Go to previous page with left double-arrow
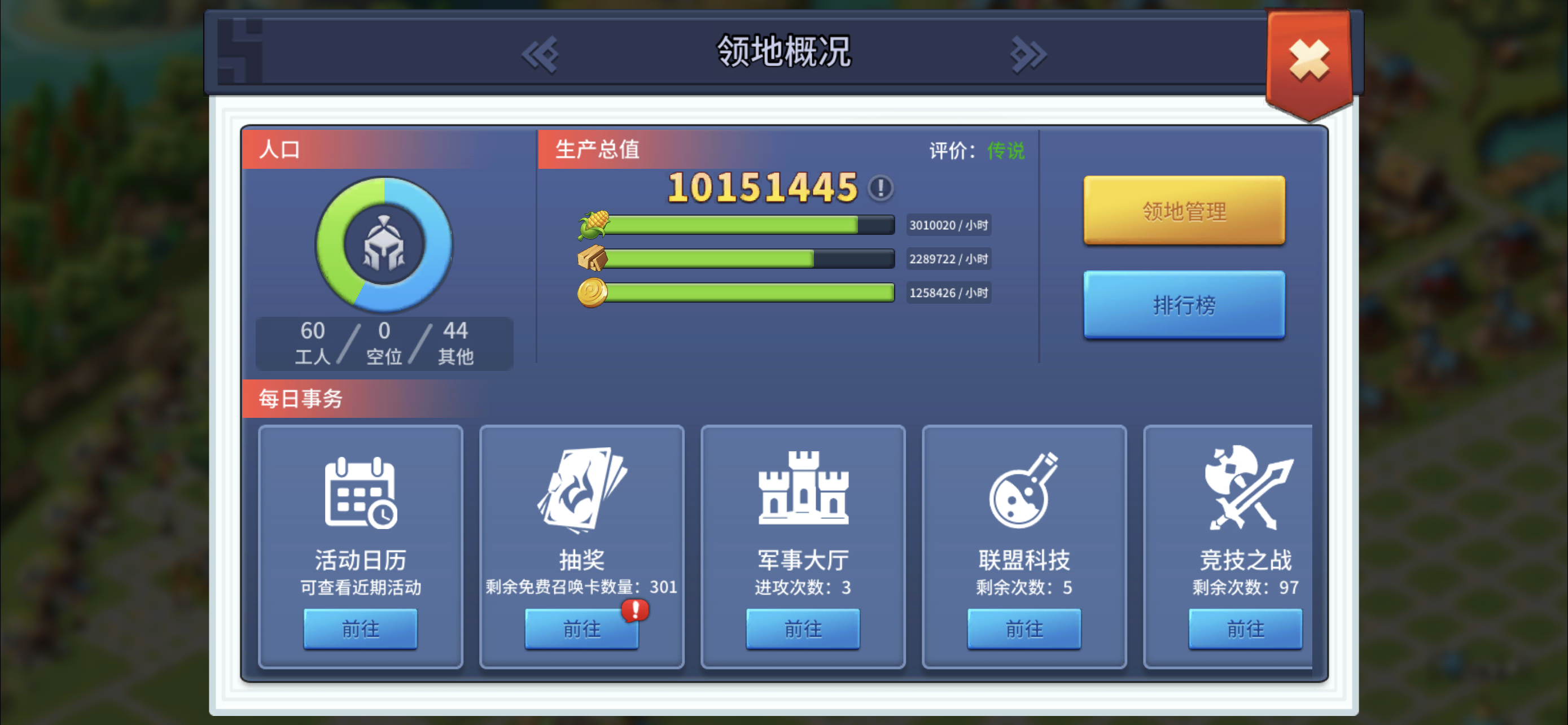Image resolution: width=1568 pixels, height=725 pixels. pyautogui.click(x=541, y=55)
